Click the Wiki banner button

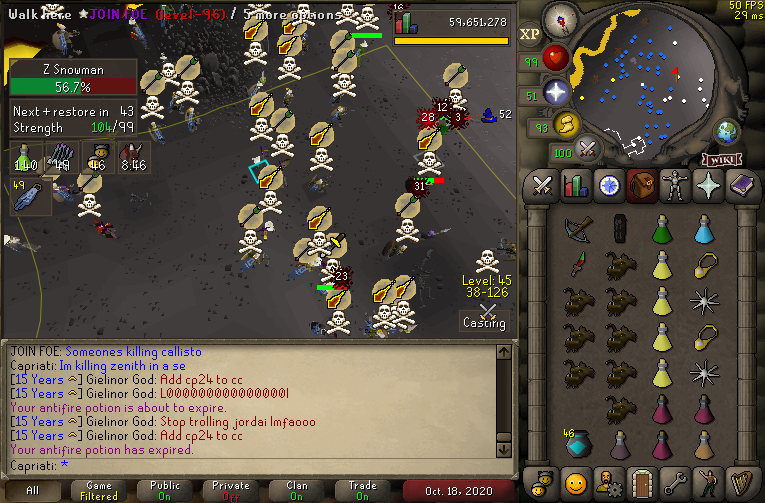(722, 159)
